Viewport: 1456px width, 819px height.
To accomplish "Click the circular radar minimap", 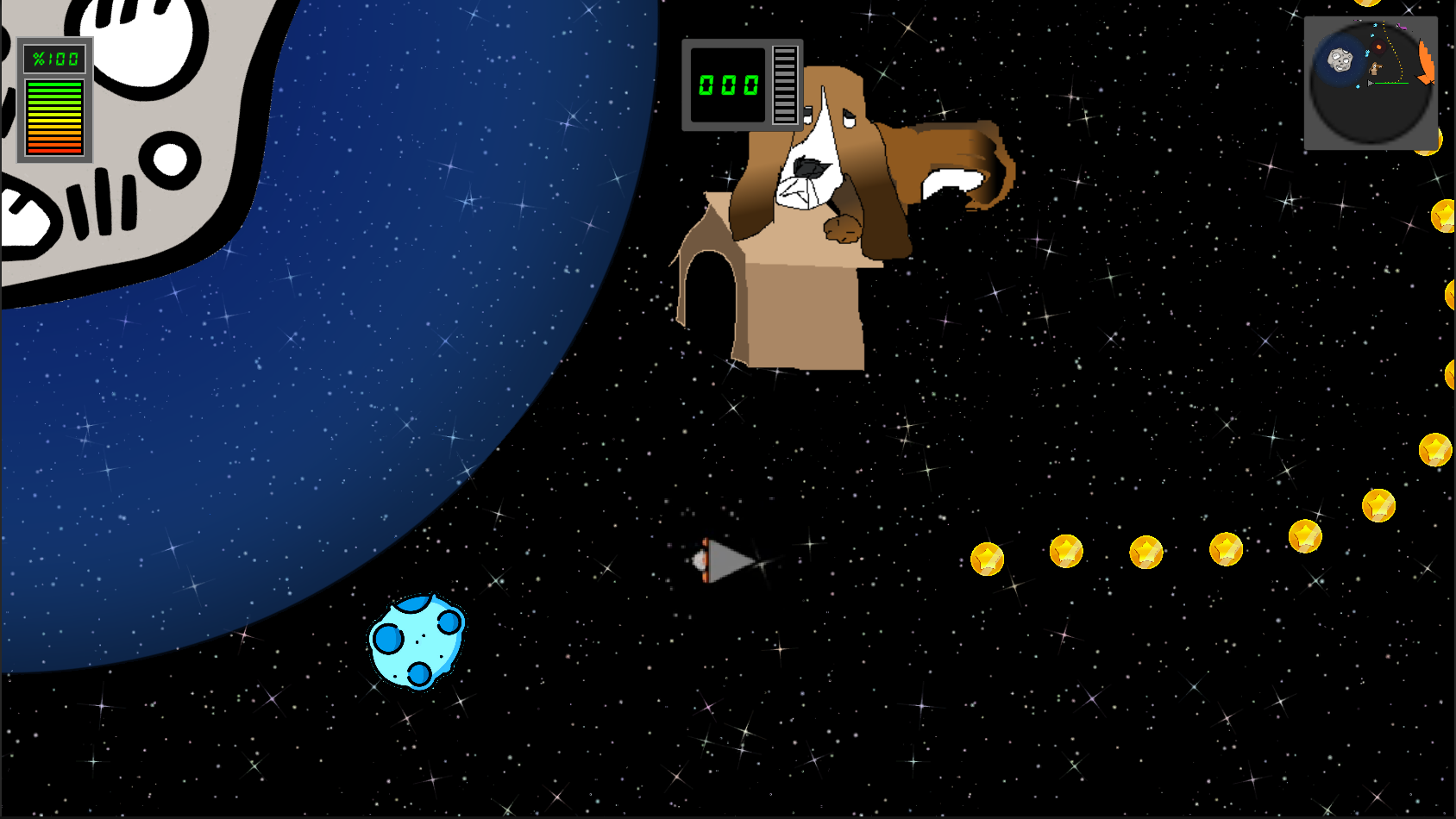I will [1370, 84].
